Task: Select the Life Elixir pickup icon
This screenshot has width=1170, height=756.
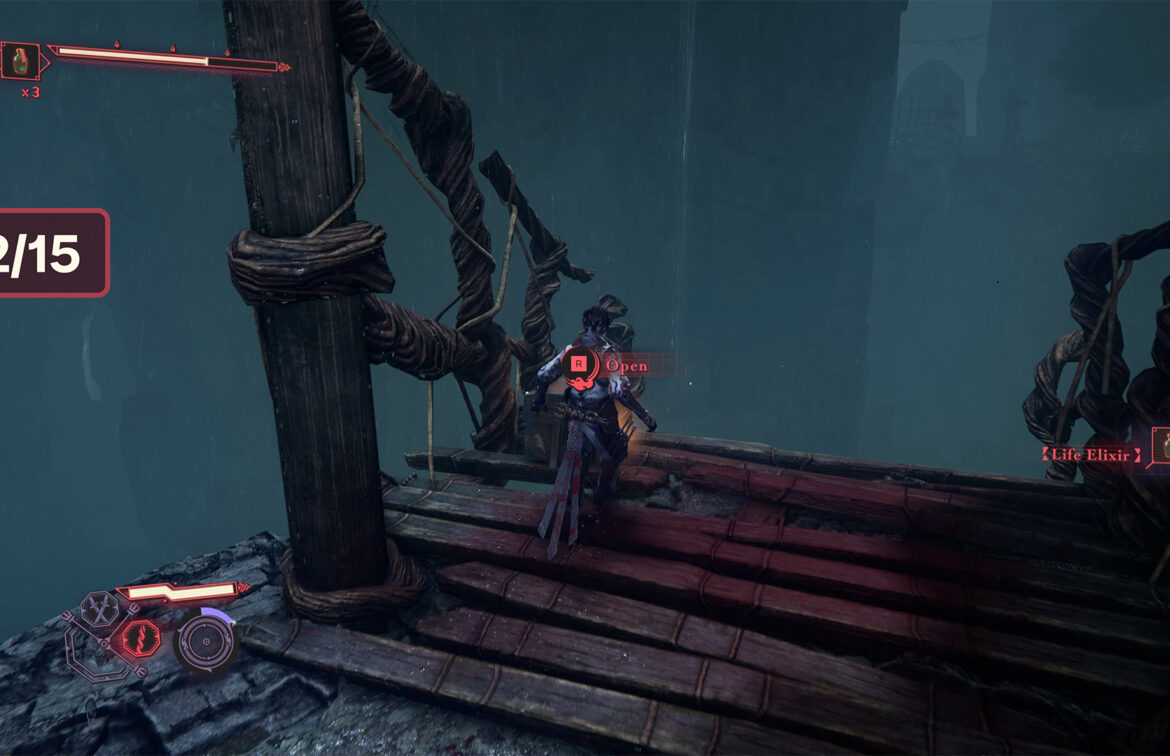Action: (1162, 446)
